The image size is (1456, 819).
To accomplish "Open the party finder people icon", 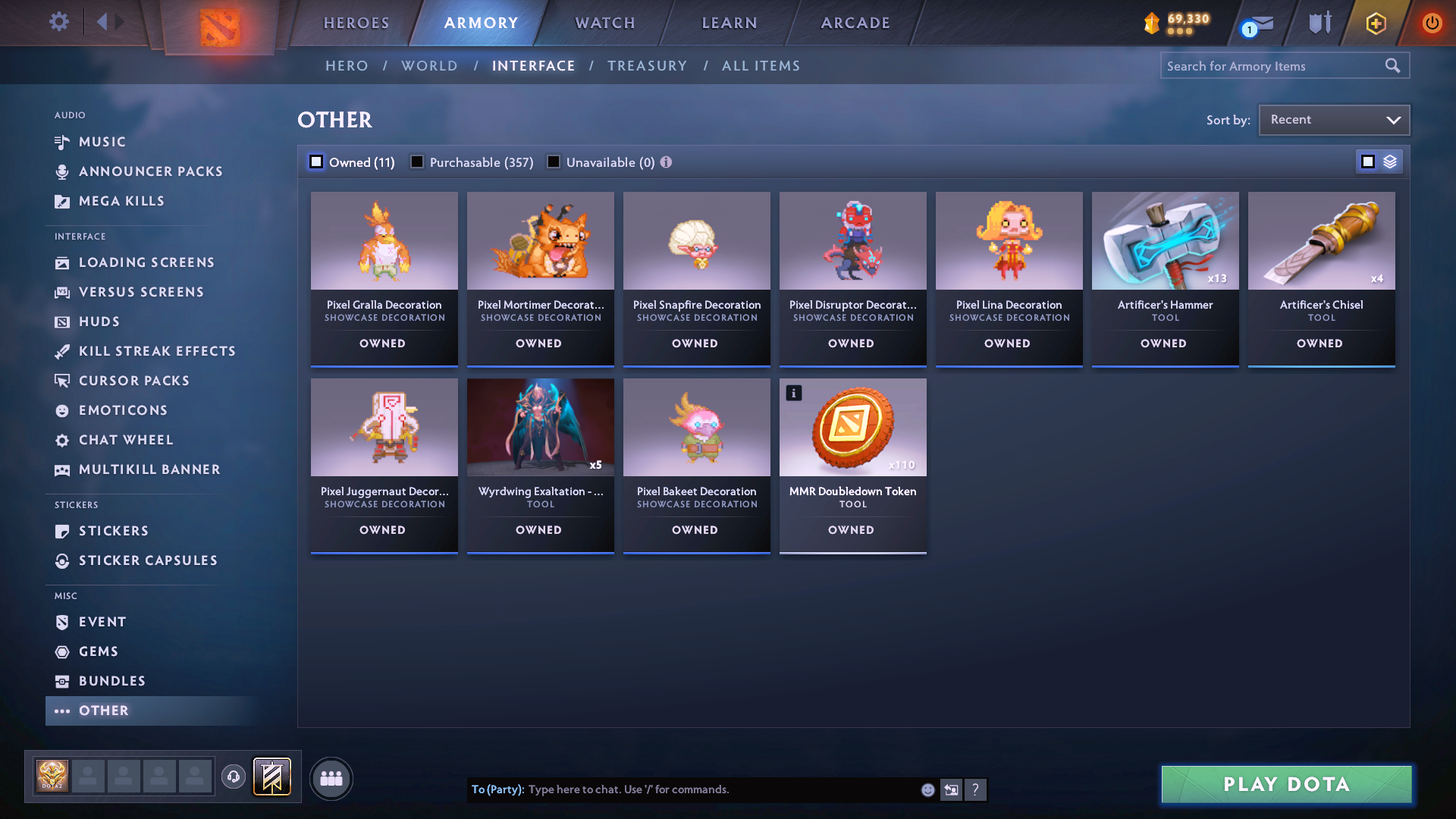I will point(331,778).
